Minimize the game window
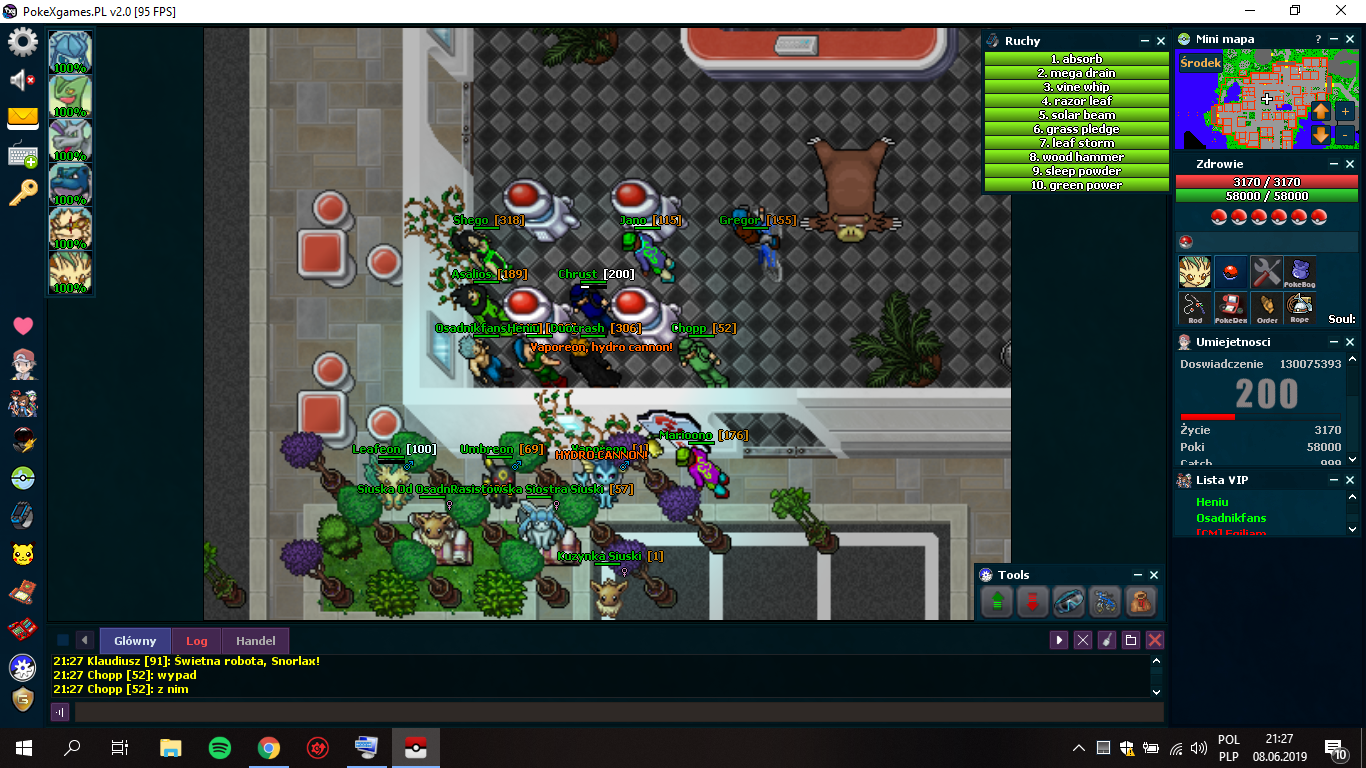This screenshot has height=768, width=1366. 1249,10
